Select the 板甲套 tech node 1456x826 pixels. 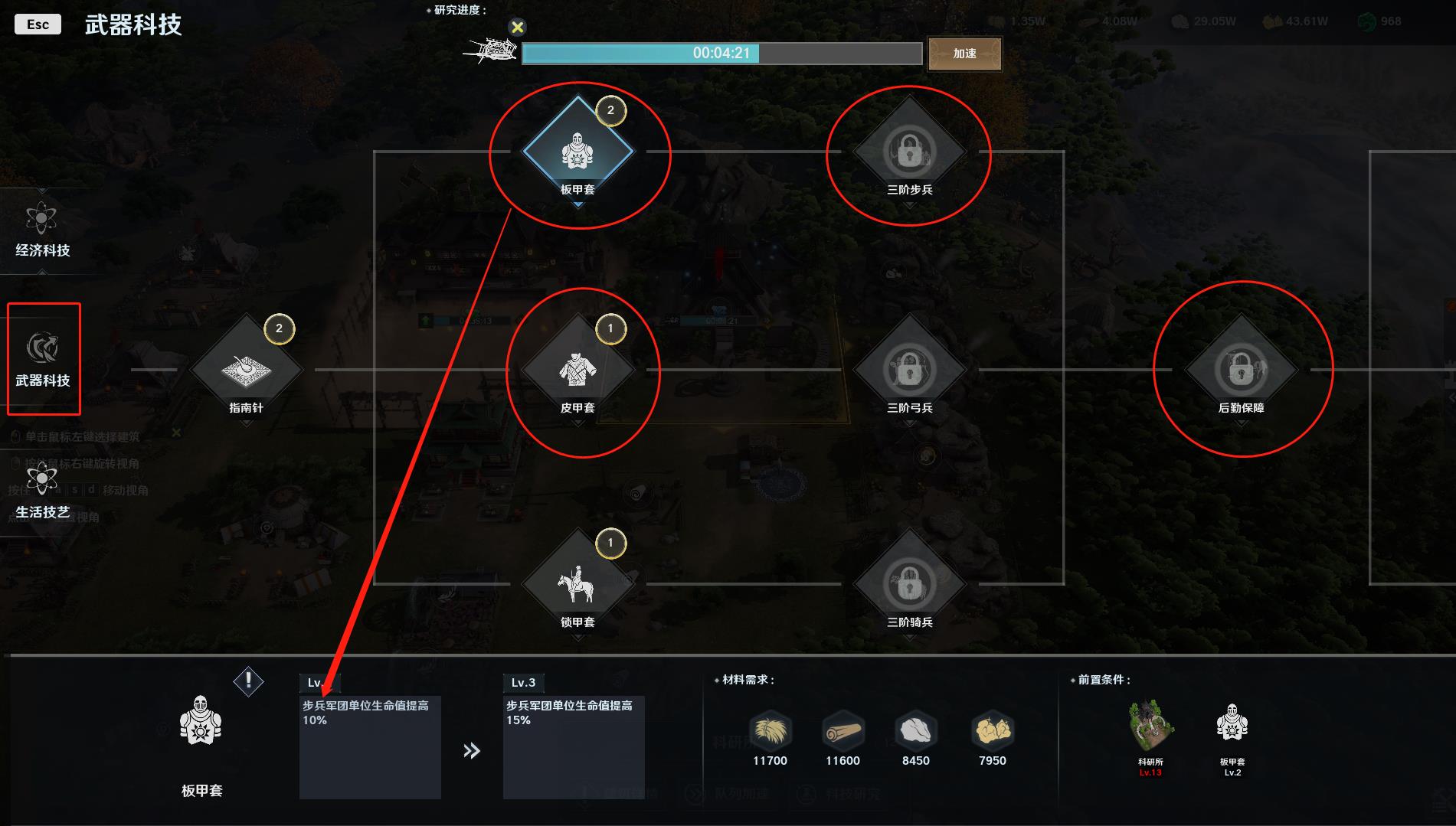click(x=577, y=151)
